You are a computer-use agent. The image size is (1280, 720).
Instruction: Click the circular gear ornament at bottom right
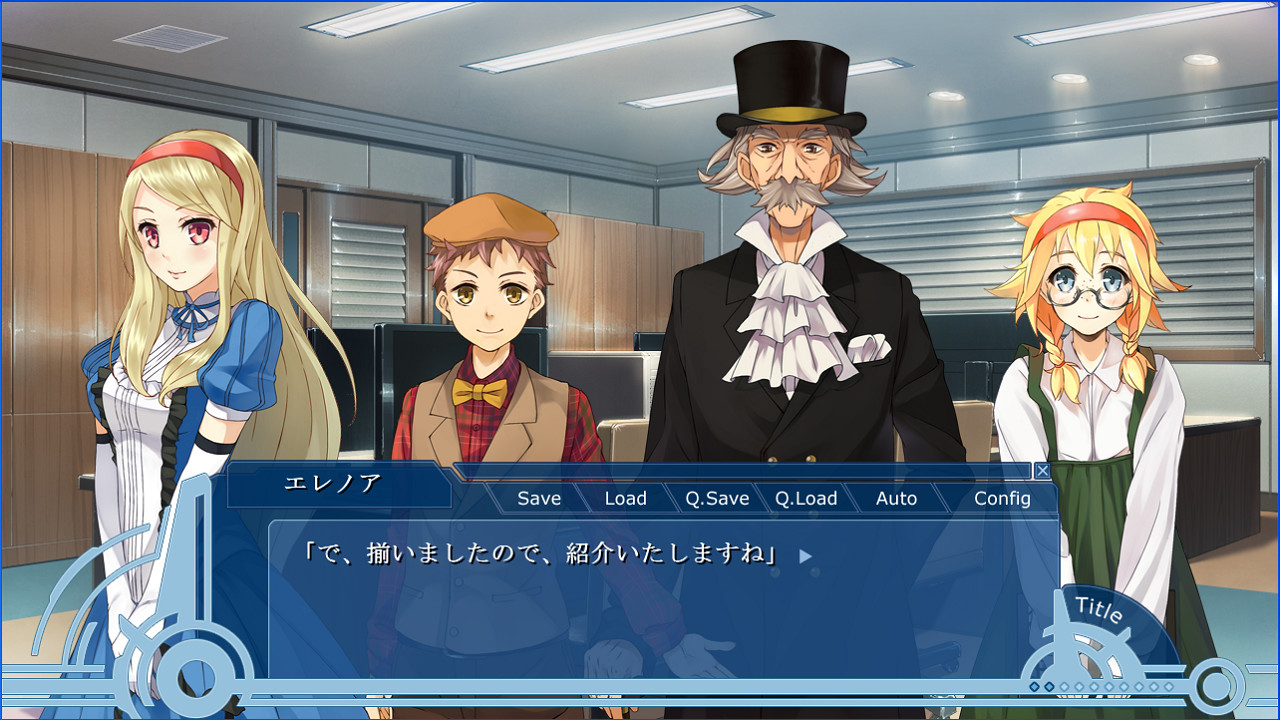pyautogui.click(x=1215, y=688)
